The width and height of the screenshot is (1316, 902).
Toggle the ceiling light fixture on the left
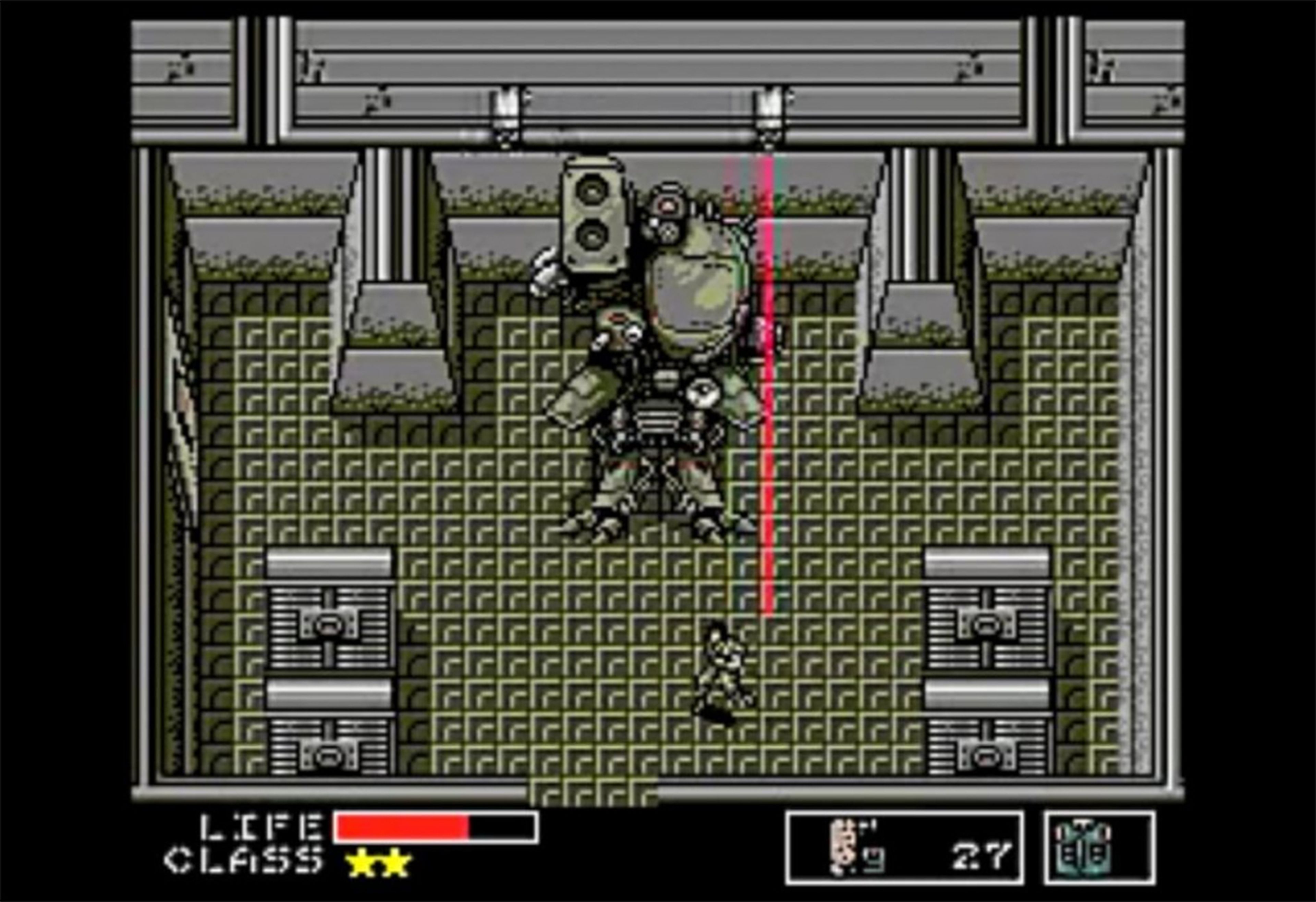tap(506, 110)
